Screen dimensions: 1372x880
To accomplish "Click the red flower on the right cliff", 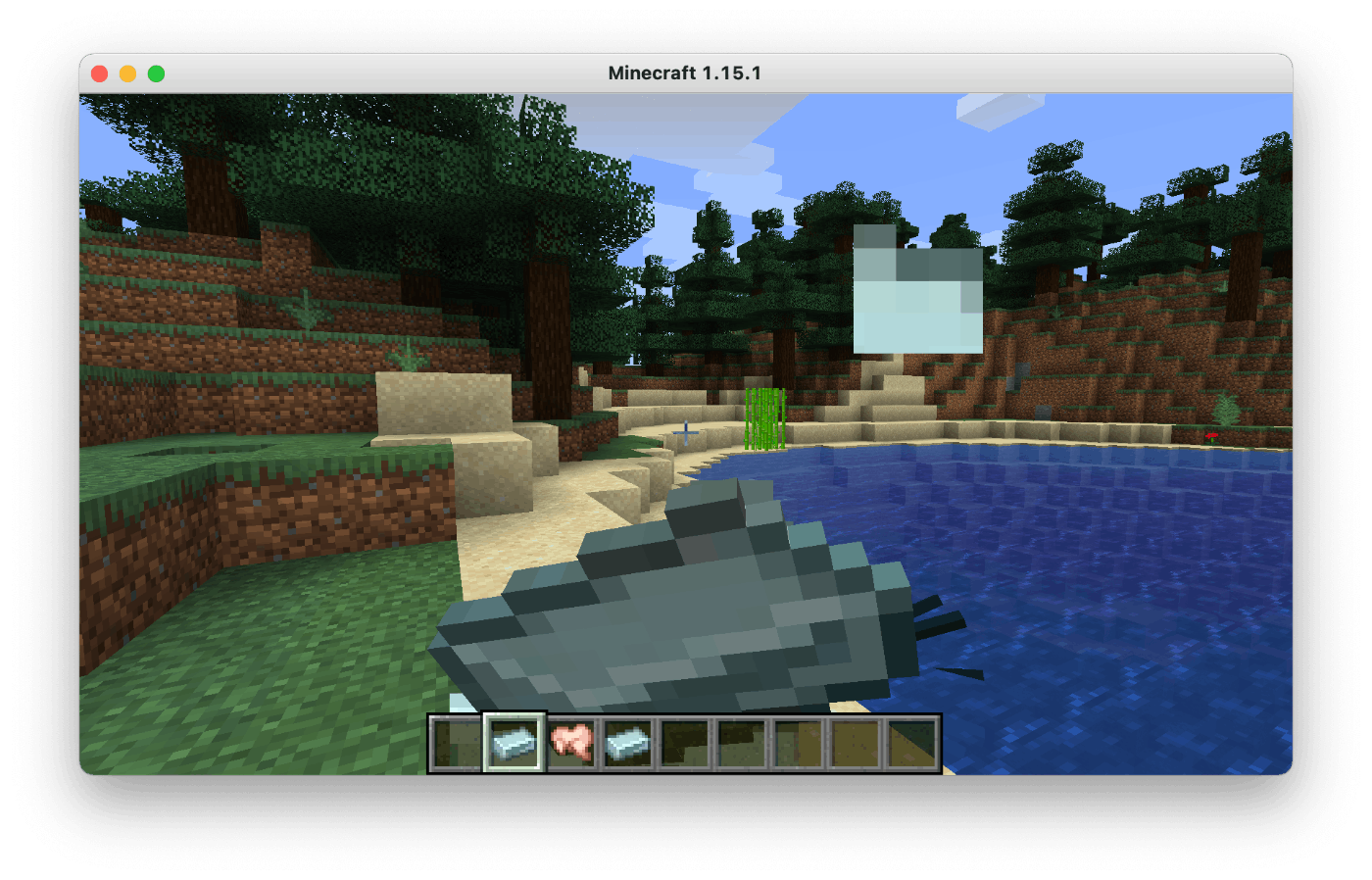I will pyautogui.click(x=1212, y=435).
